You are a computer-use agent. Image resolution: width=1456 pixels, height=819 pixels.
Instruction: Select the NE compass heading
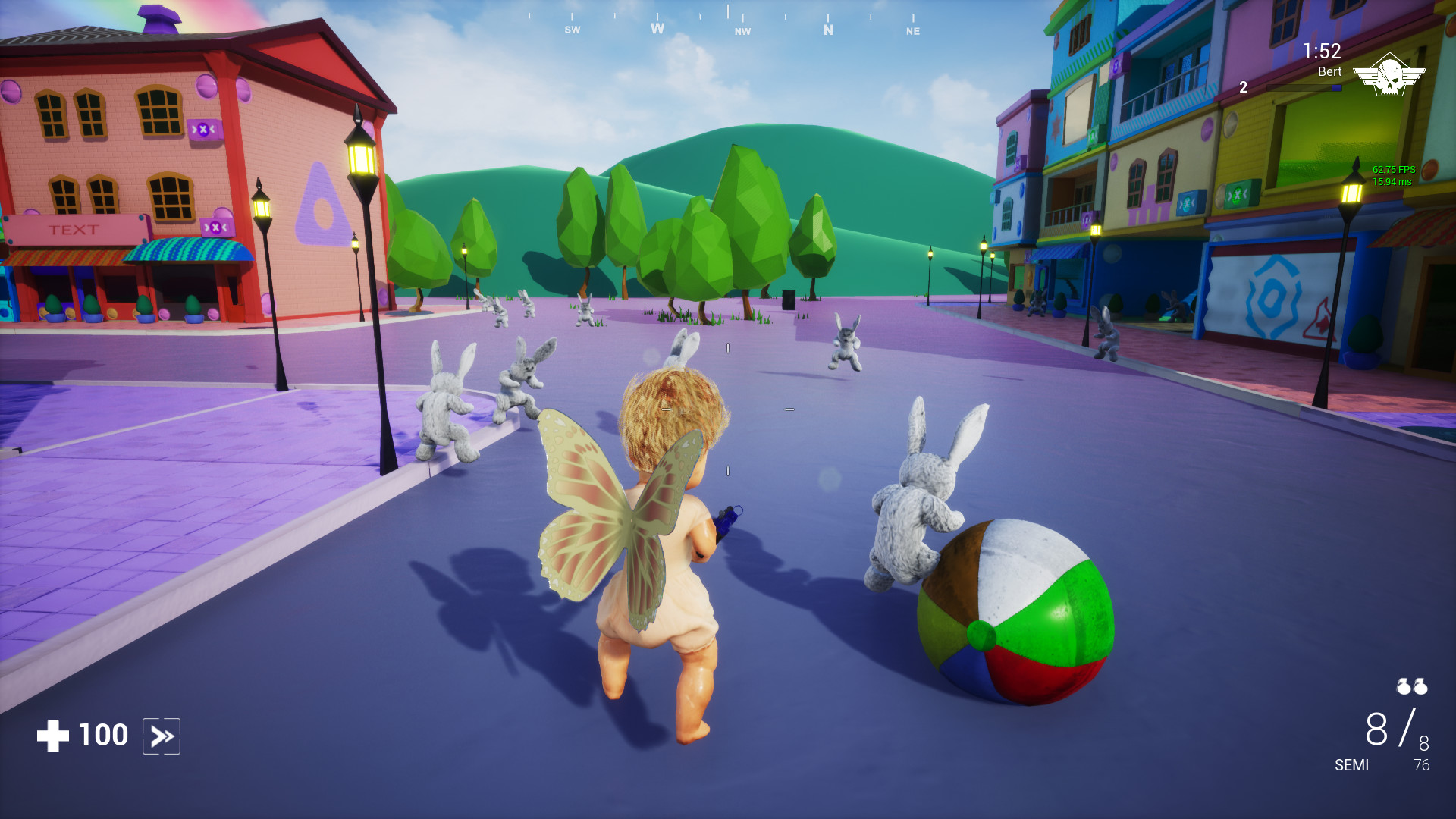[912, 33]
